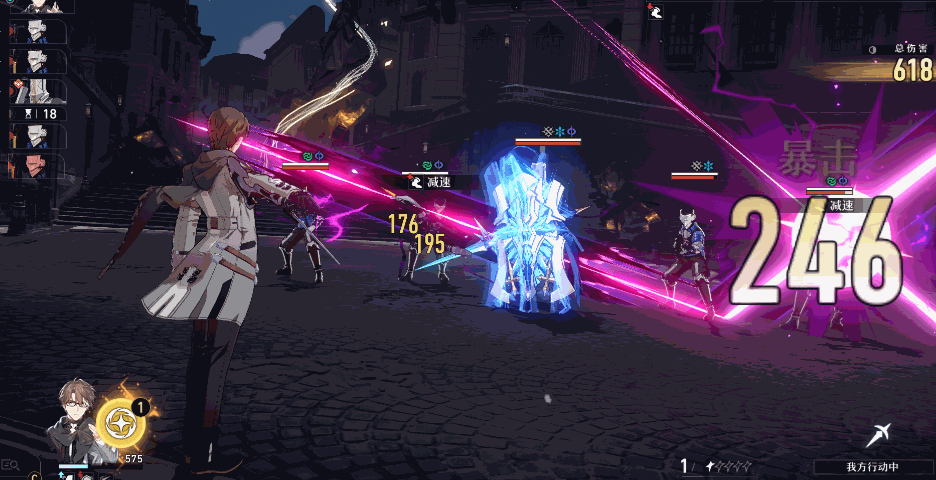Select the turn-order portrait marked with a diamond

(38, 91)
